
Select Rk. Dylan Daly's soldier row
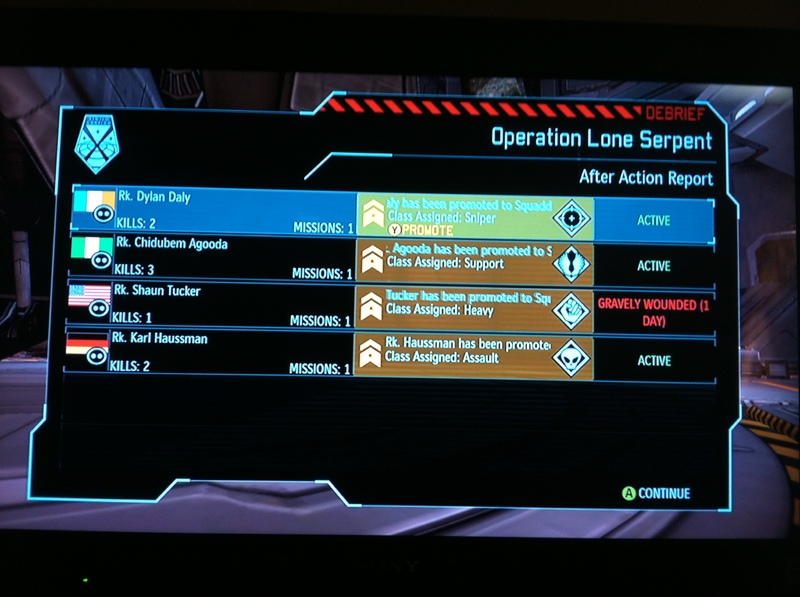[x=215, y=212]
